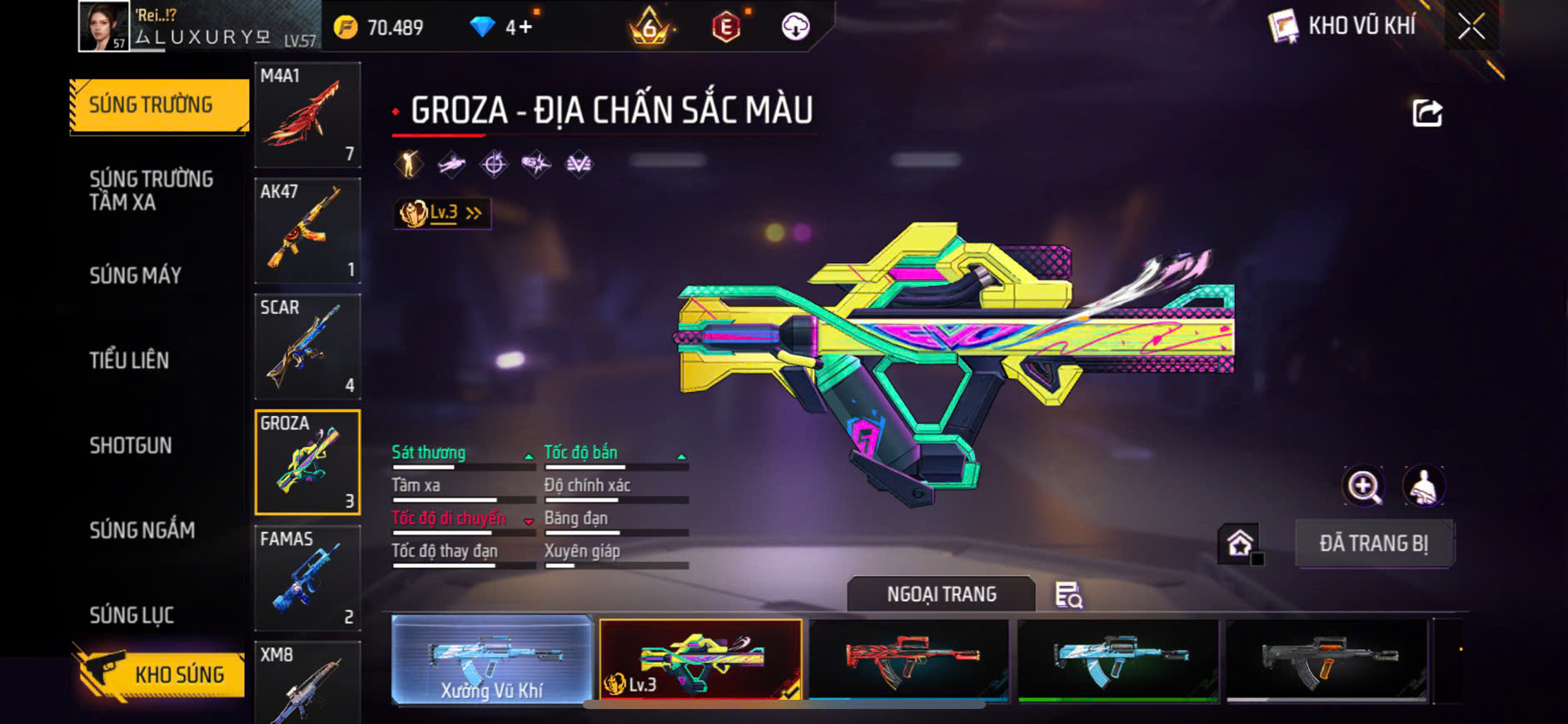The width and height of the screenshot is (1568, 724).
Task: Choose the AK47 weapon tile
Action: 307,231
